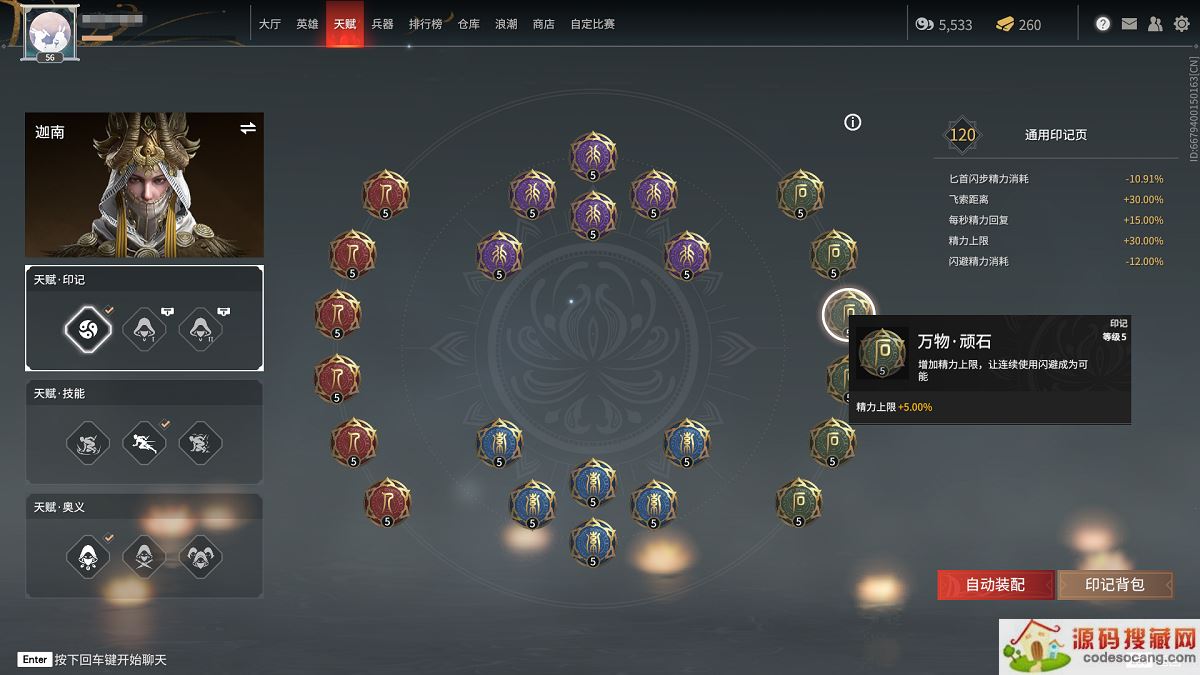Image resolution: width=1200 pixels, height=675 pixels.
Task: Open the 商店 shop tab
Action: click(543, 24)
